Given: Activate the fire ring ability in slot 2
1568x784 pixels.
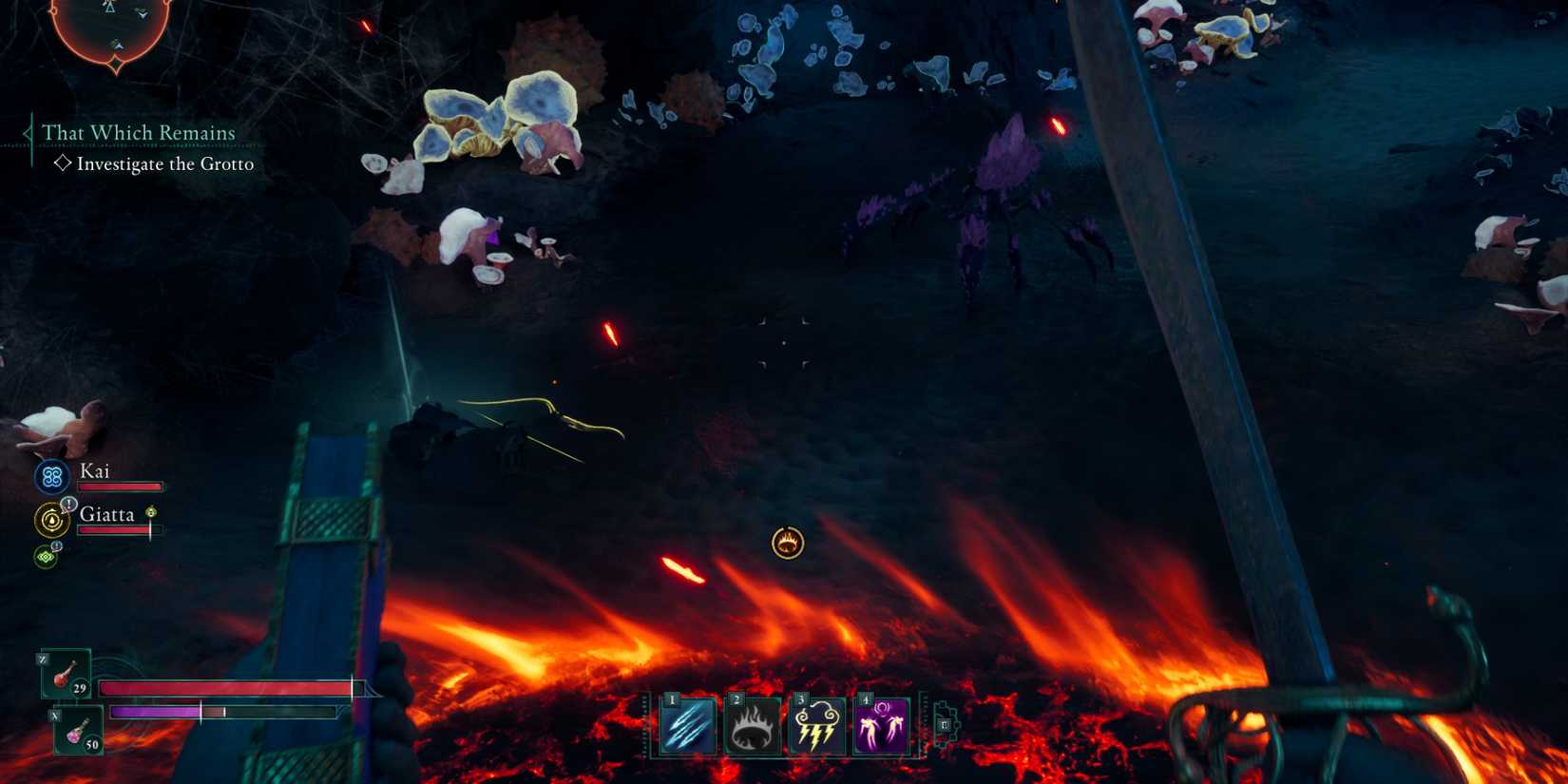Looking at the screenshot, I should coord(752,726).
